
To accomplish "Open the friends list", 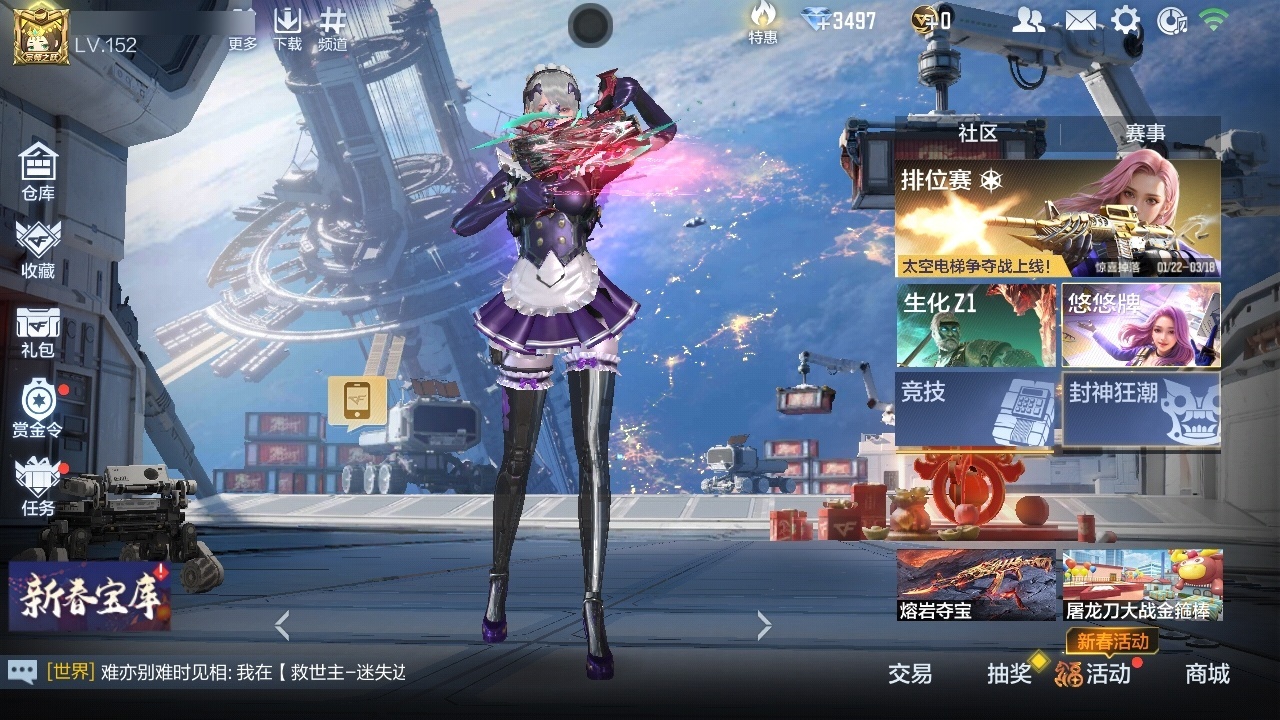I will (1030, 18).
